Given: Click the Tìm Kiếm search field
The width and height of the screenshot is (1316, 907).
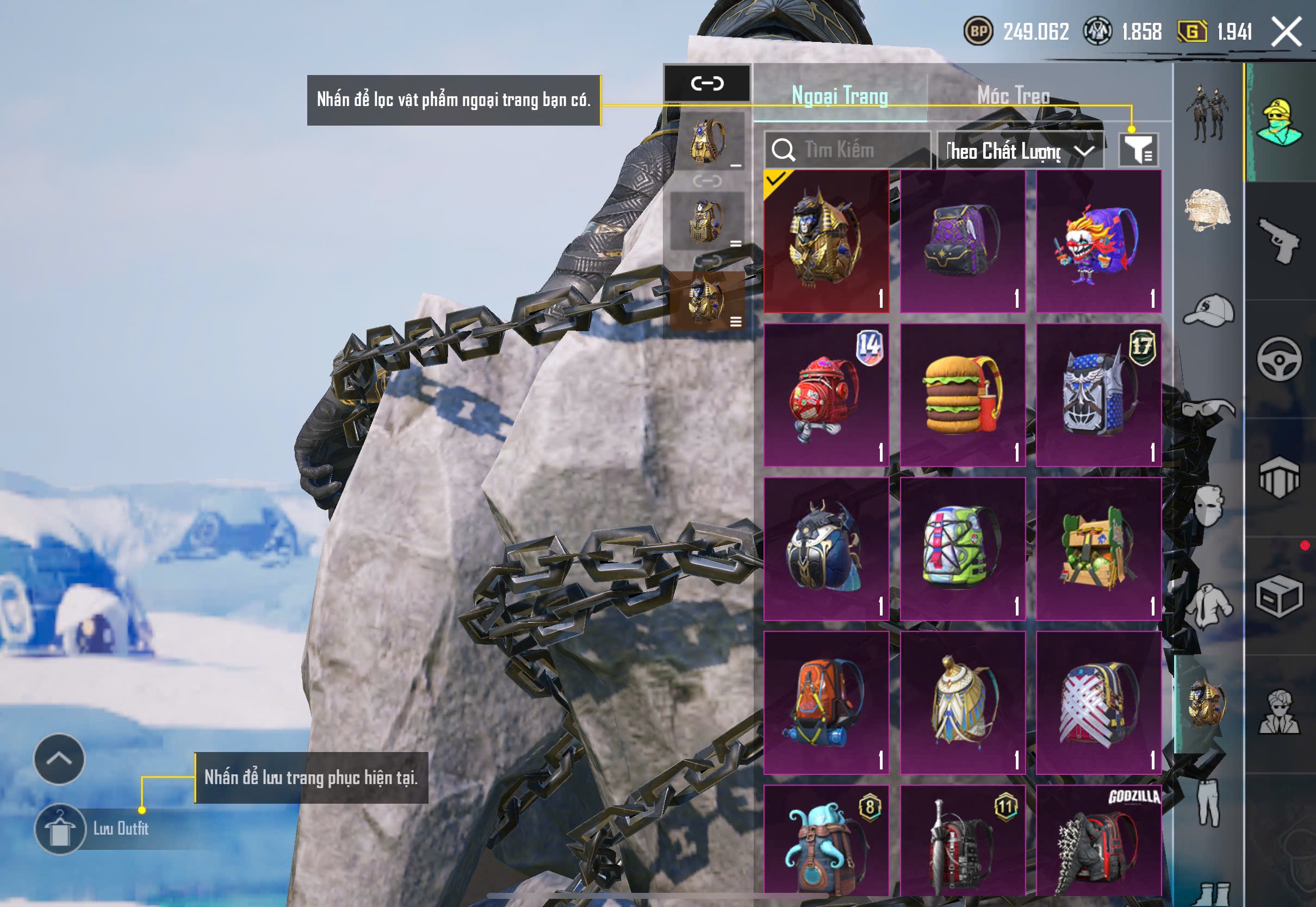Looking at the screenshot, I should point(848,150).
